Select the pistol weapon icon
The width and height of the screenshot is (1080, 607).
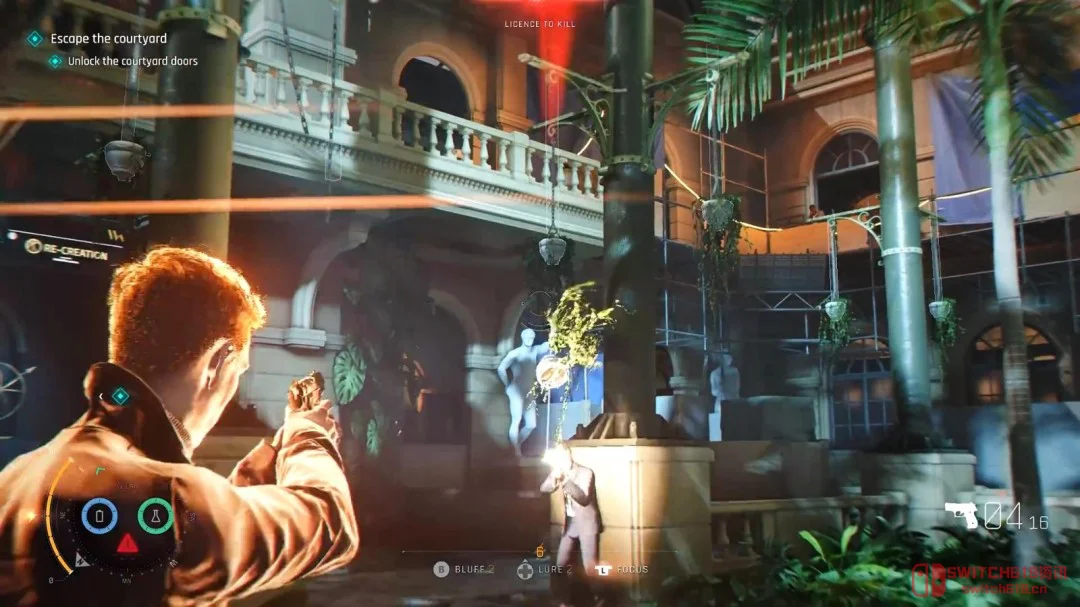(x=961, y=515)
